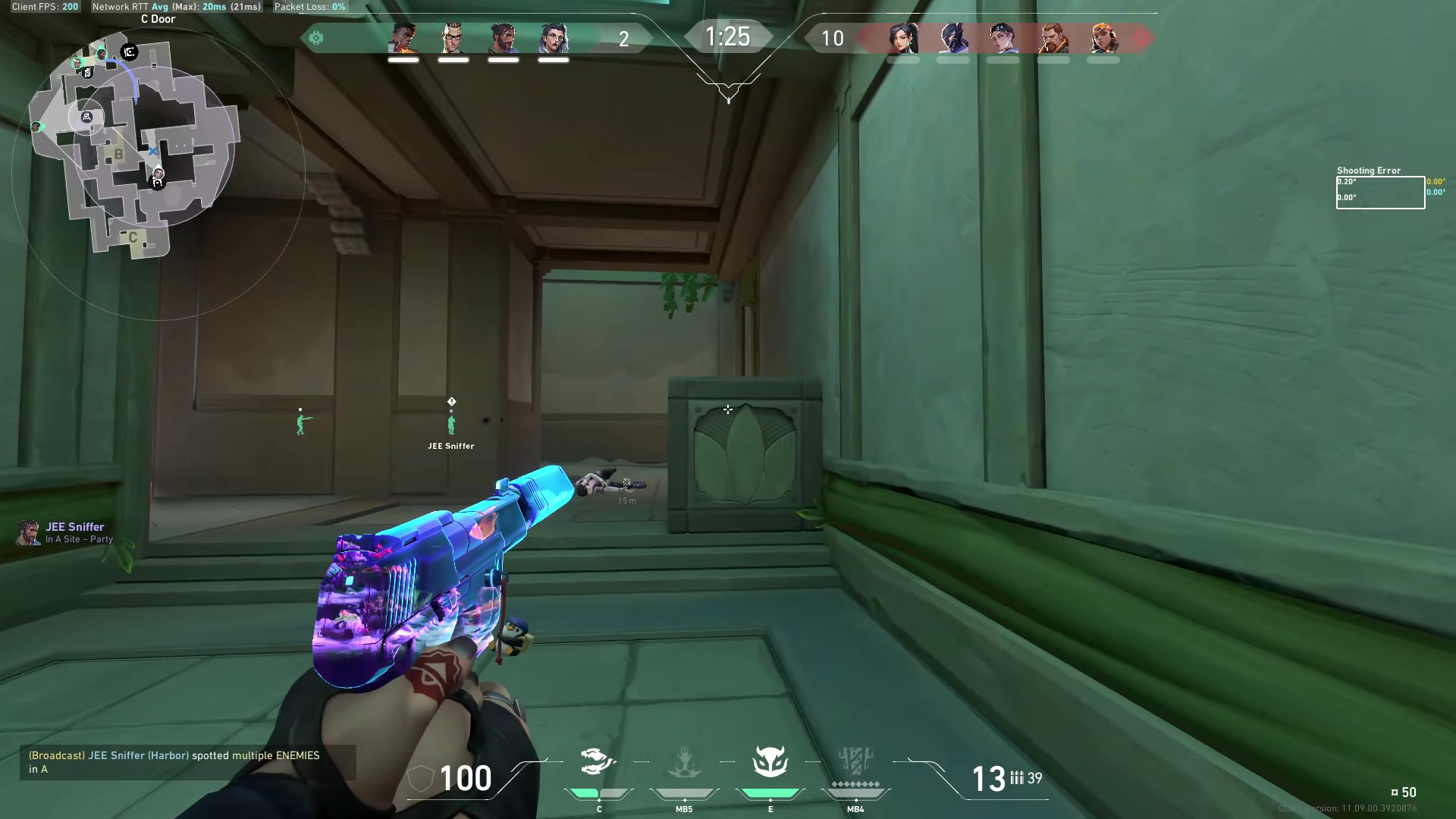Click the teammate health bar under Phoenix's portrait
The image size is (1456, 819).
404,59
